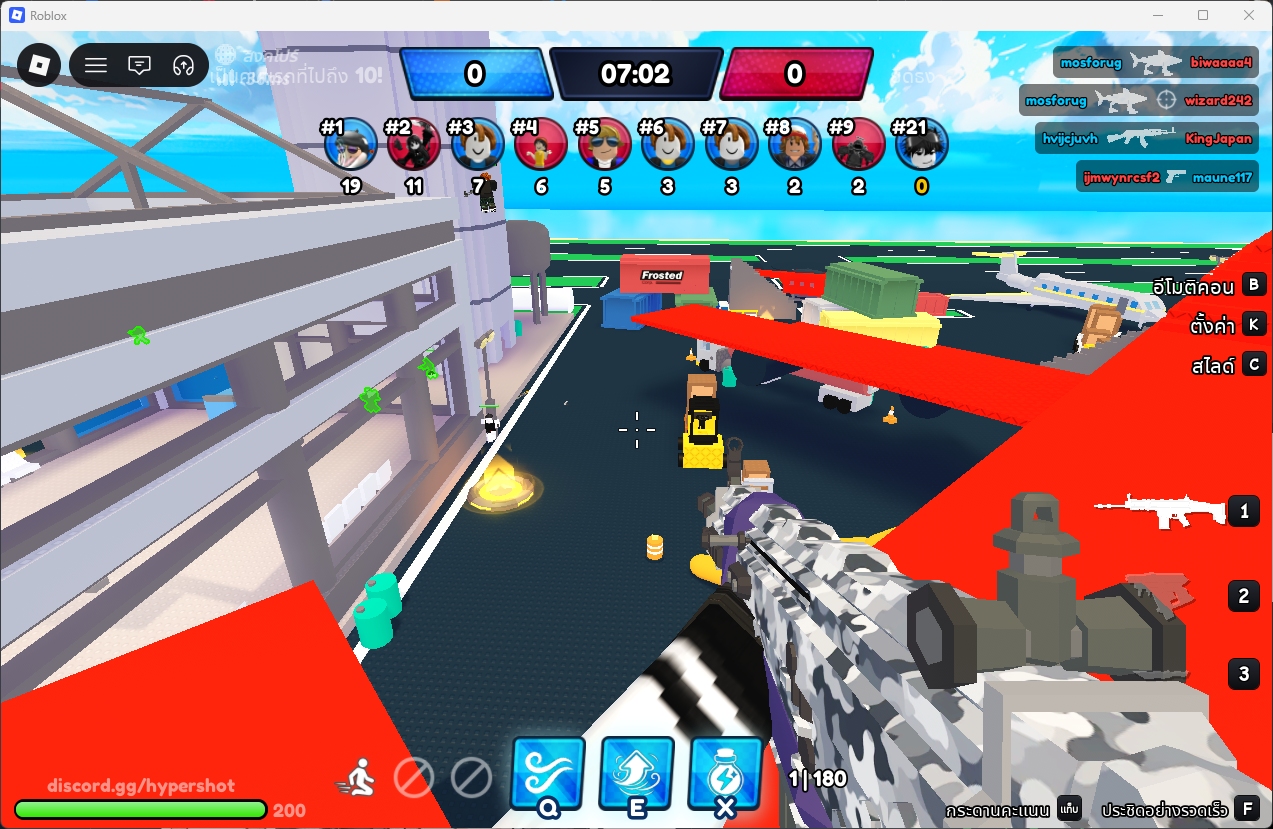Close the Roblox window

coord(1248,15)
